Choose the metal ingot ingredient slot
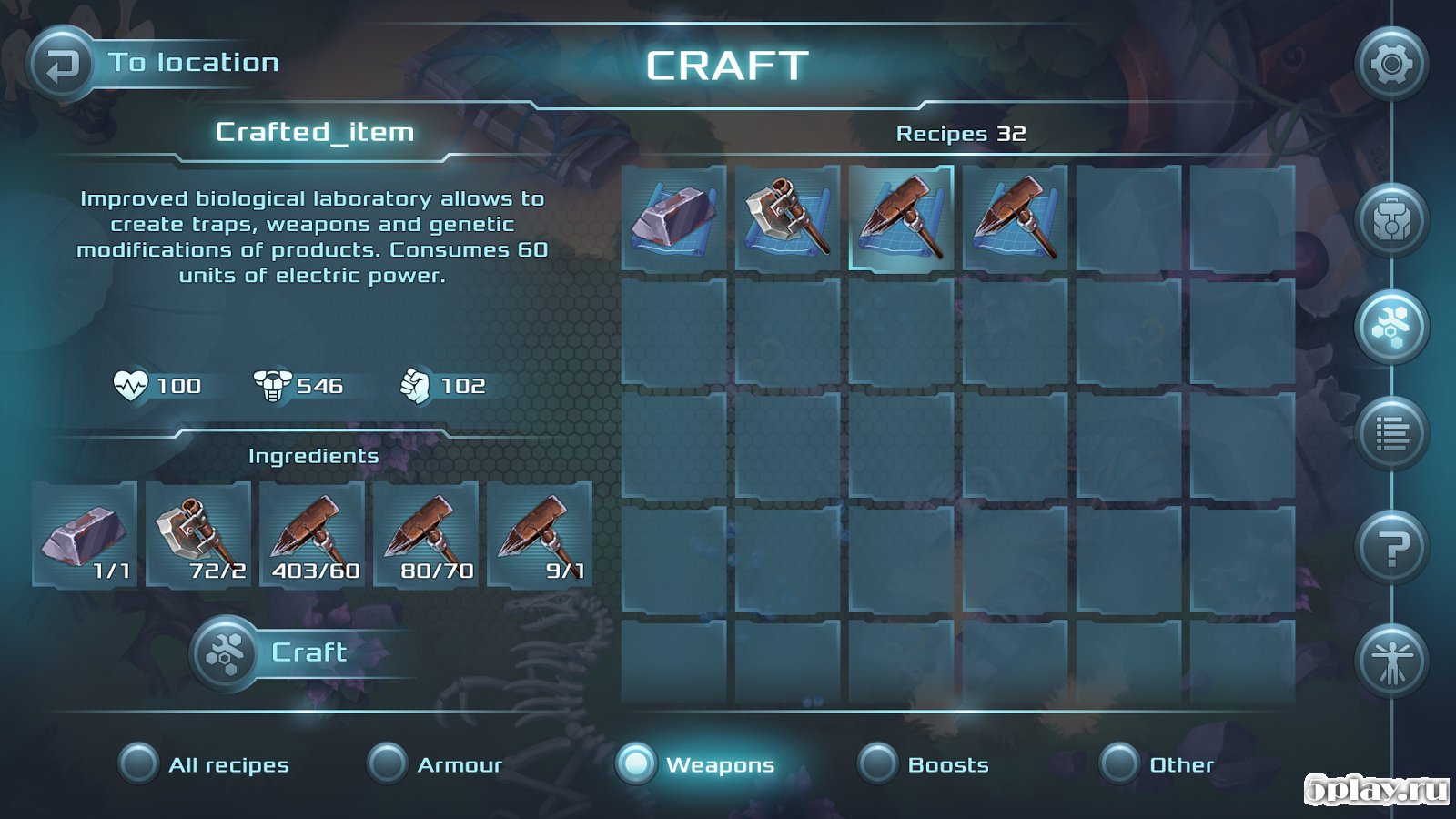Image resolution: width=1456 pixels, height=819 pixels. [x=85, y=535]
